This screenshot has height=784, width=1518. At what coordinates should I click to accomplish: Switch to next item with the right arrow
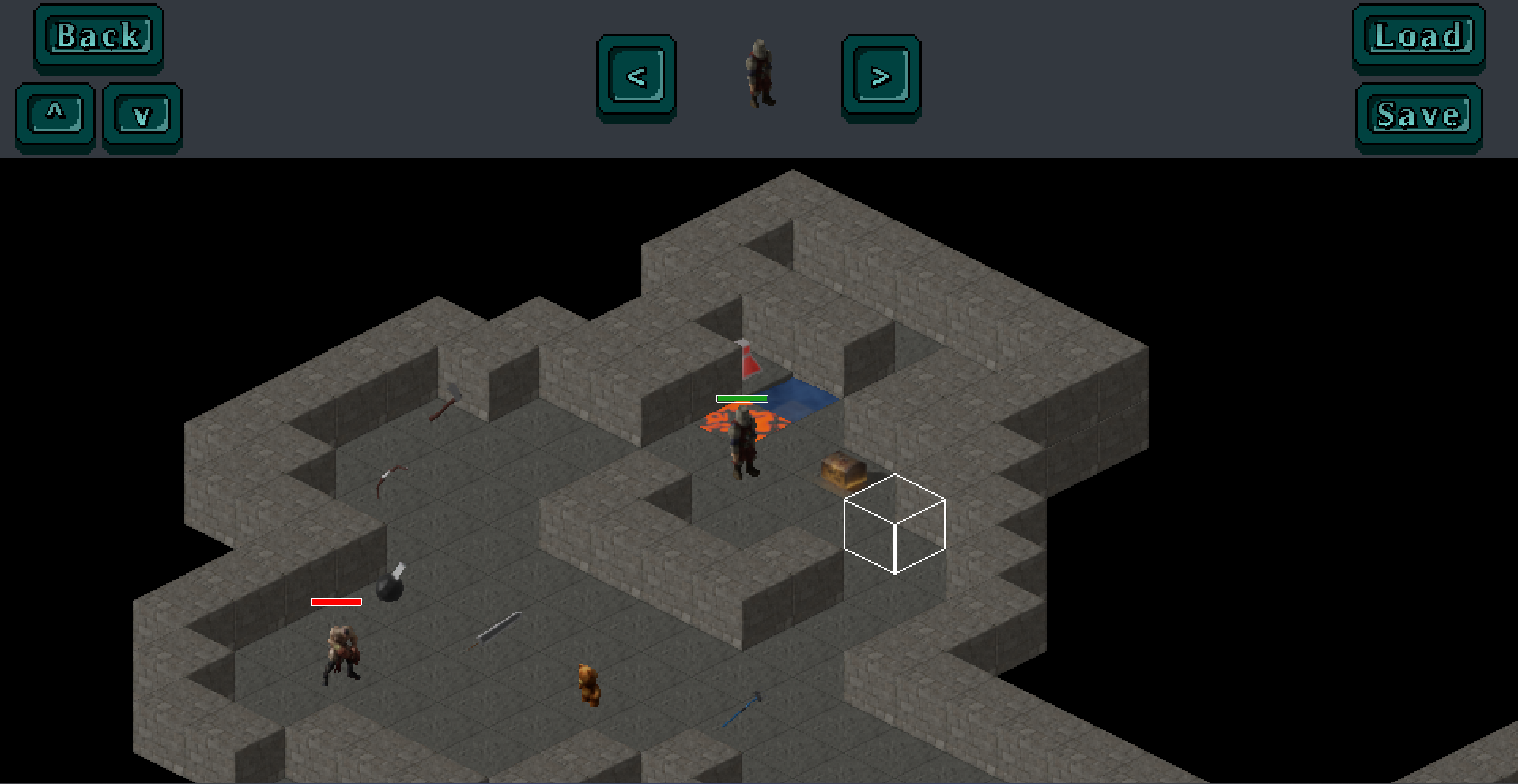pos(881,77)
